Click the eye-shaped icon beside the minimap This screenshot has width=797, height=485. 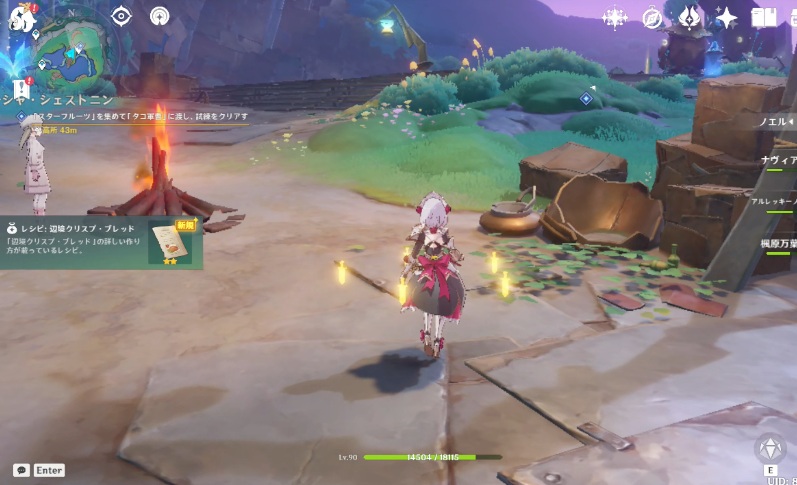[122, 16]
